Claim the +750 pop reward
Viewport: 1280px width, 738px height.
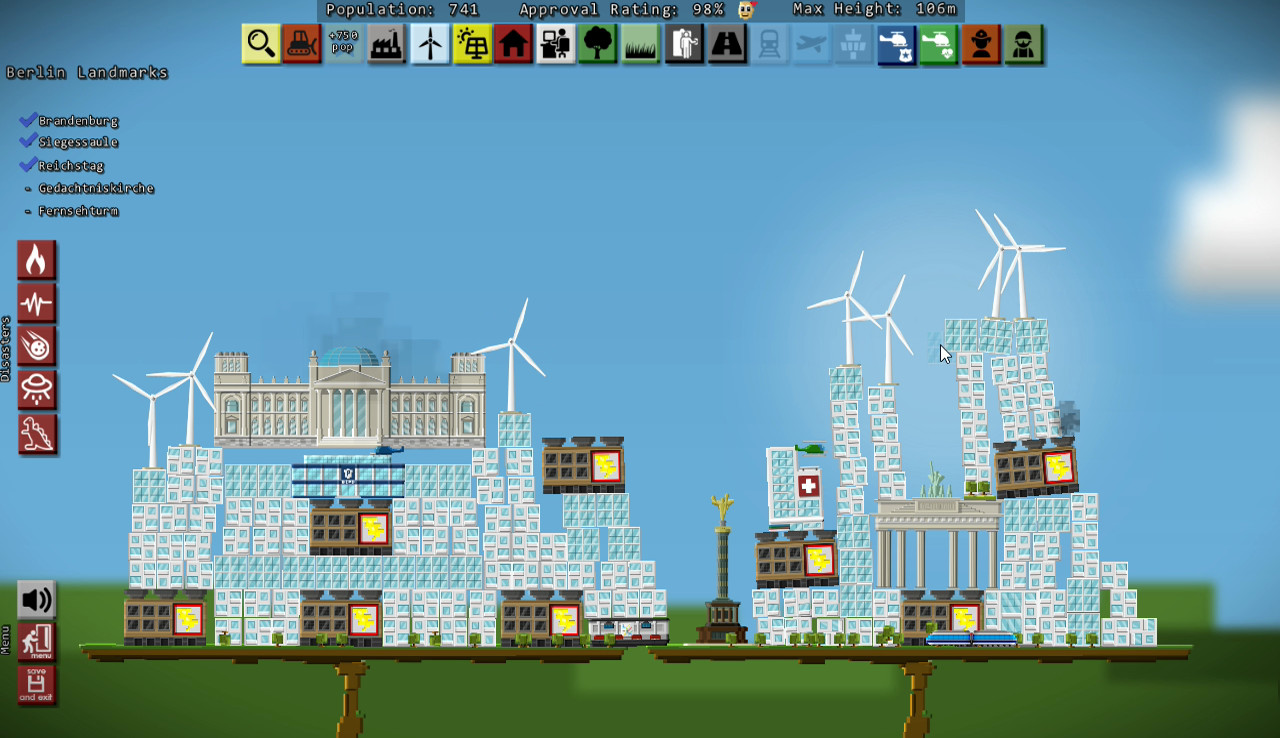[x=344, y=44]
